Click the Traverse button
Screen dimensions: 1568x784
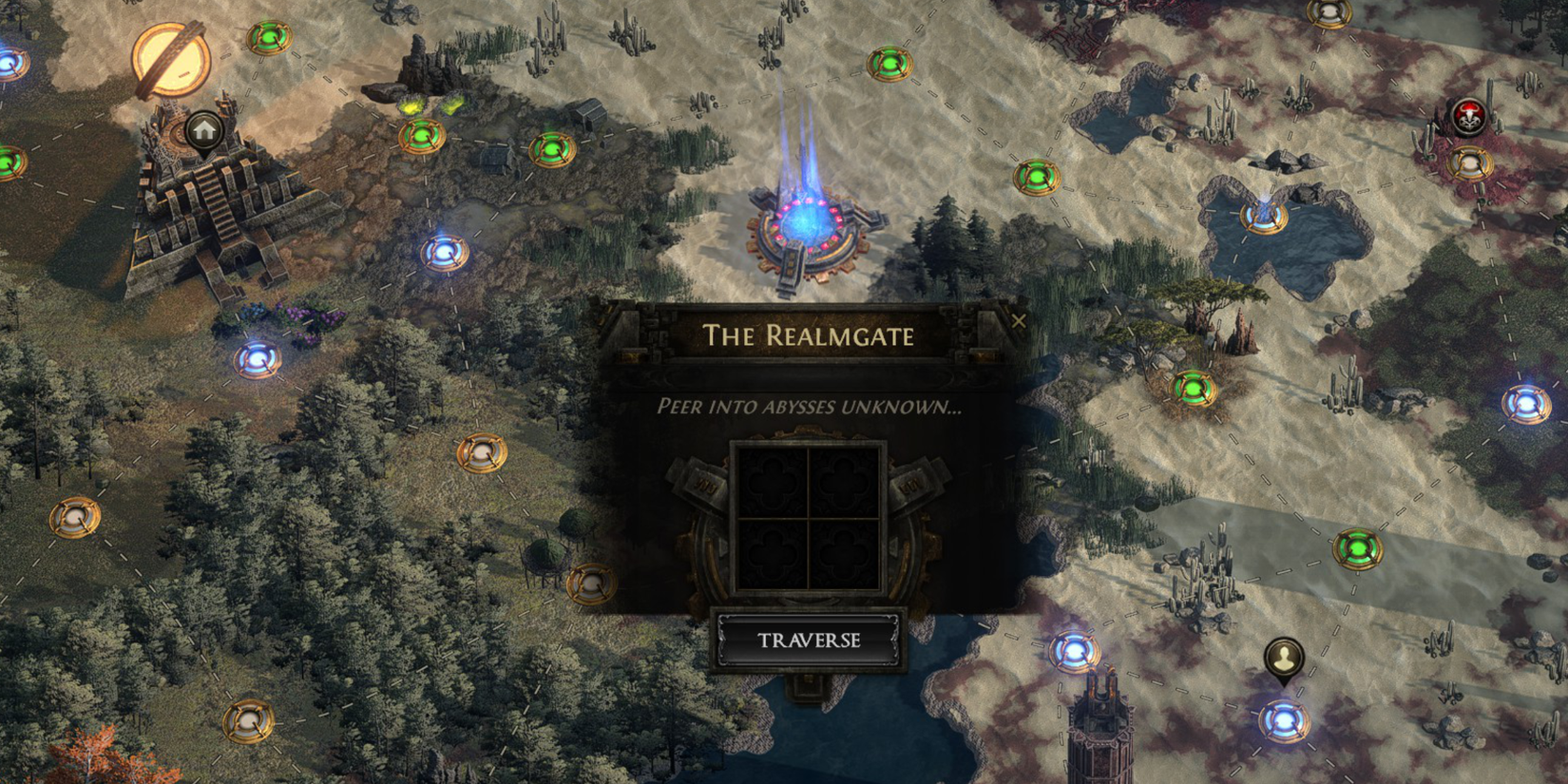(809, 640)
